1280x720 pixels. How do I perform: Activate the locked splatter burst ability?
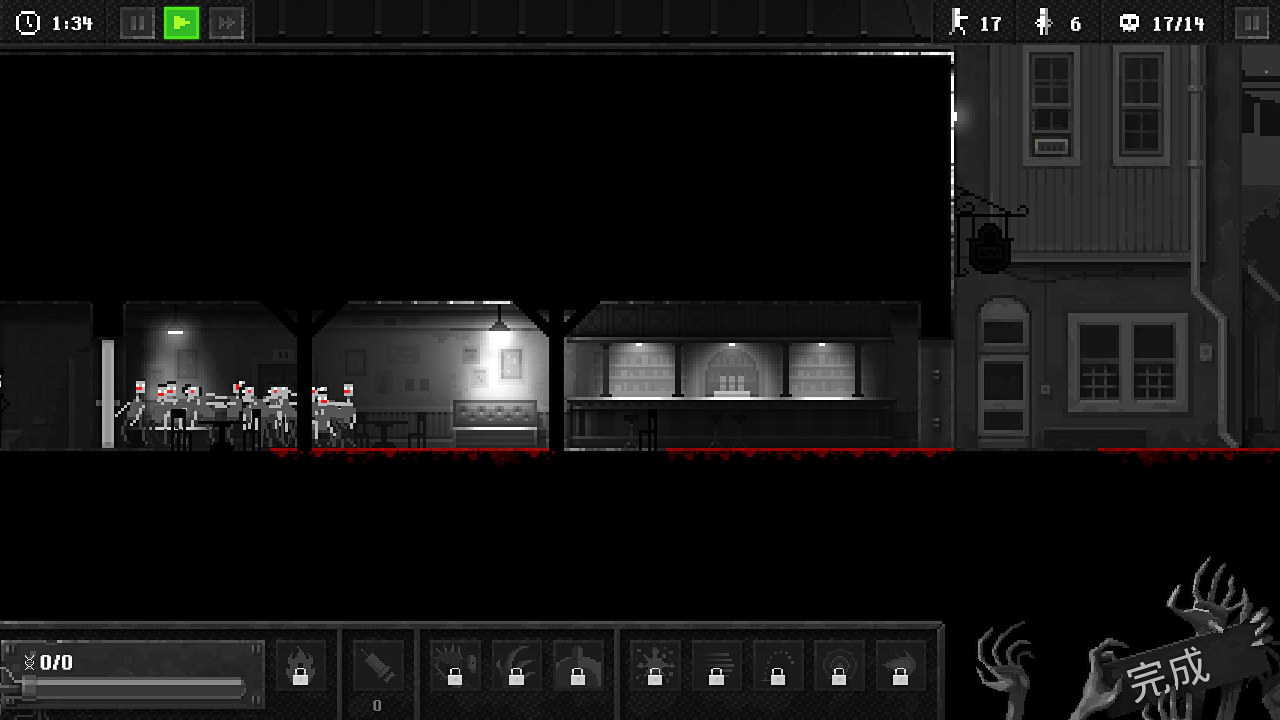pyautogui.click(x=655, y=666)
